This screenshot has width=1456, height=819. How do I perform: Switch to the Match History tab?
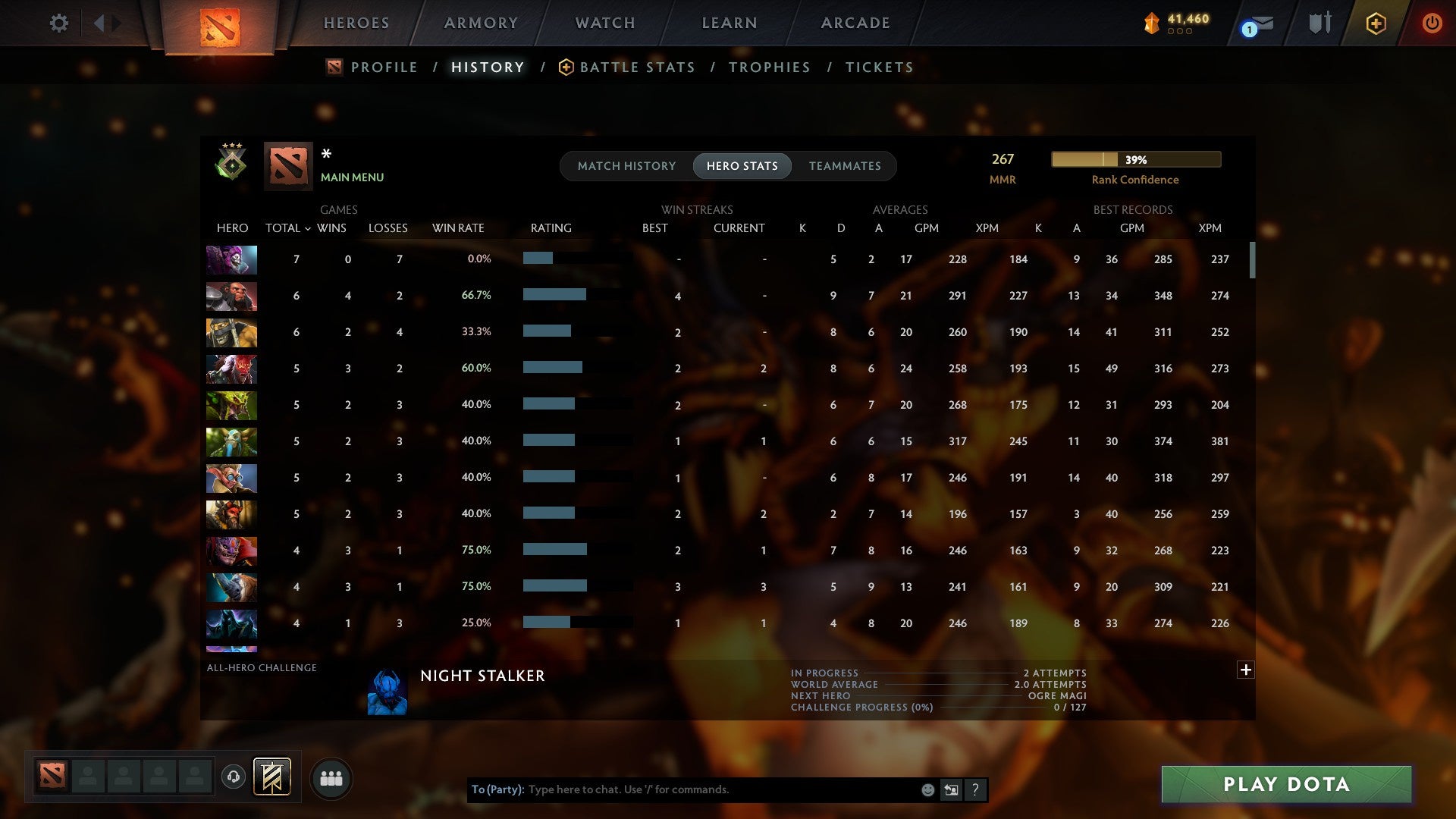click(x=626, y=166)
